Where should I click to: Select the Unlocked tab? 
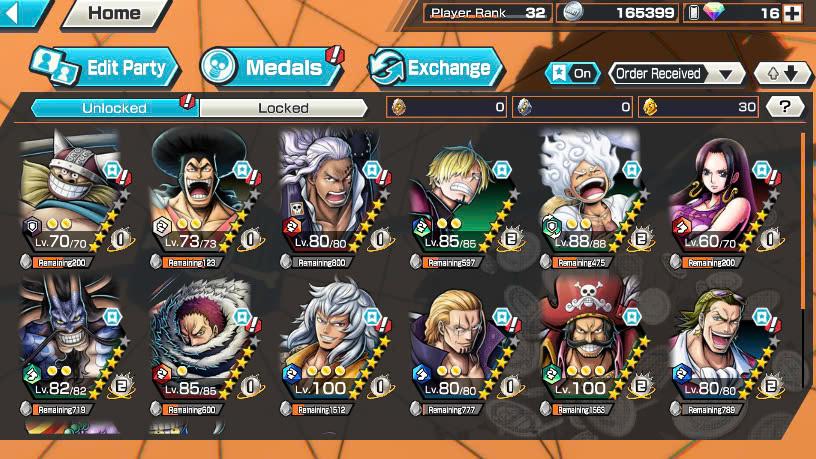tap(114, 107)
